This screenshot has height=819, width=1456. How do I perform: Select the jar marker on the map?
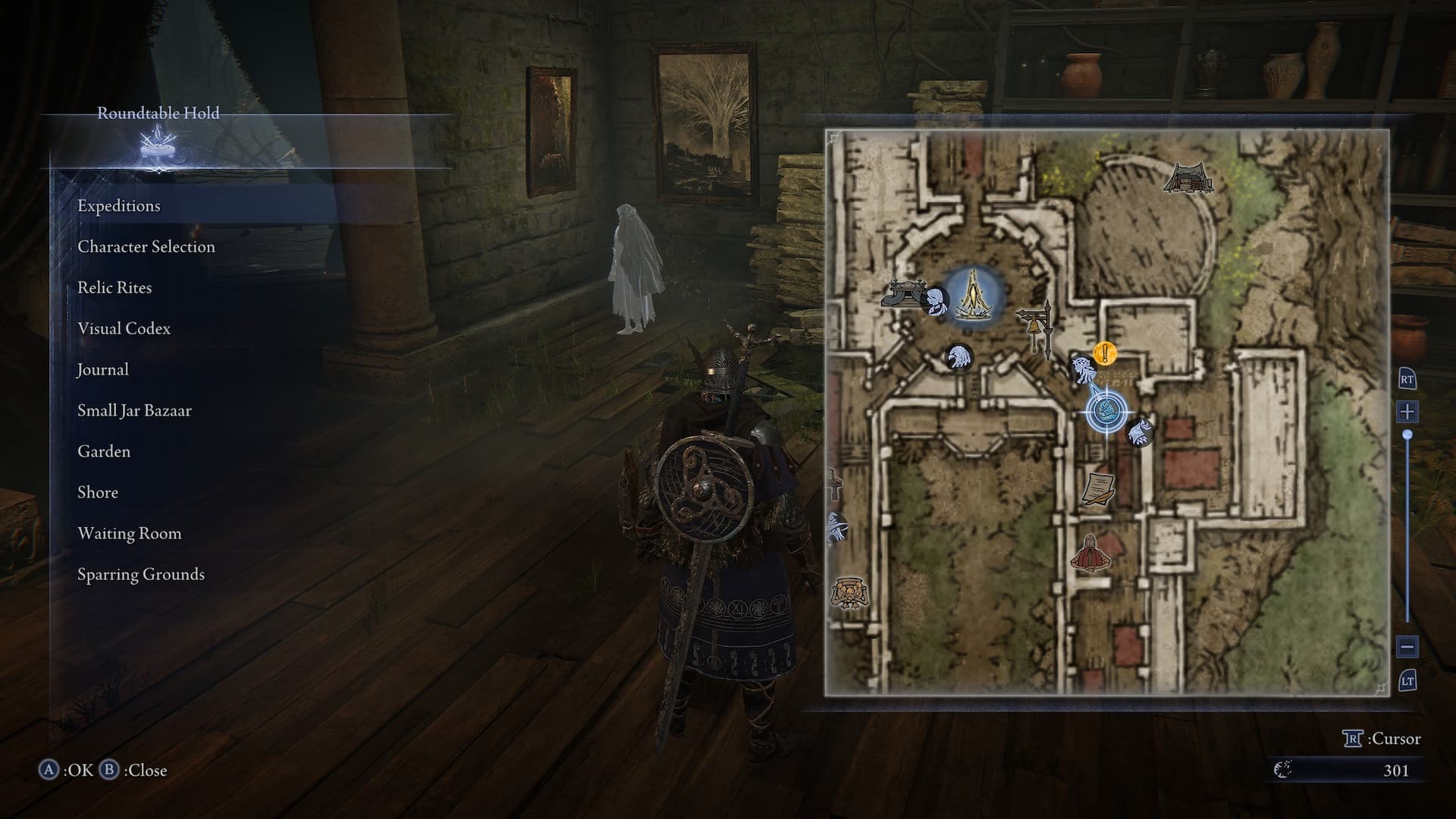(849, 591)
